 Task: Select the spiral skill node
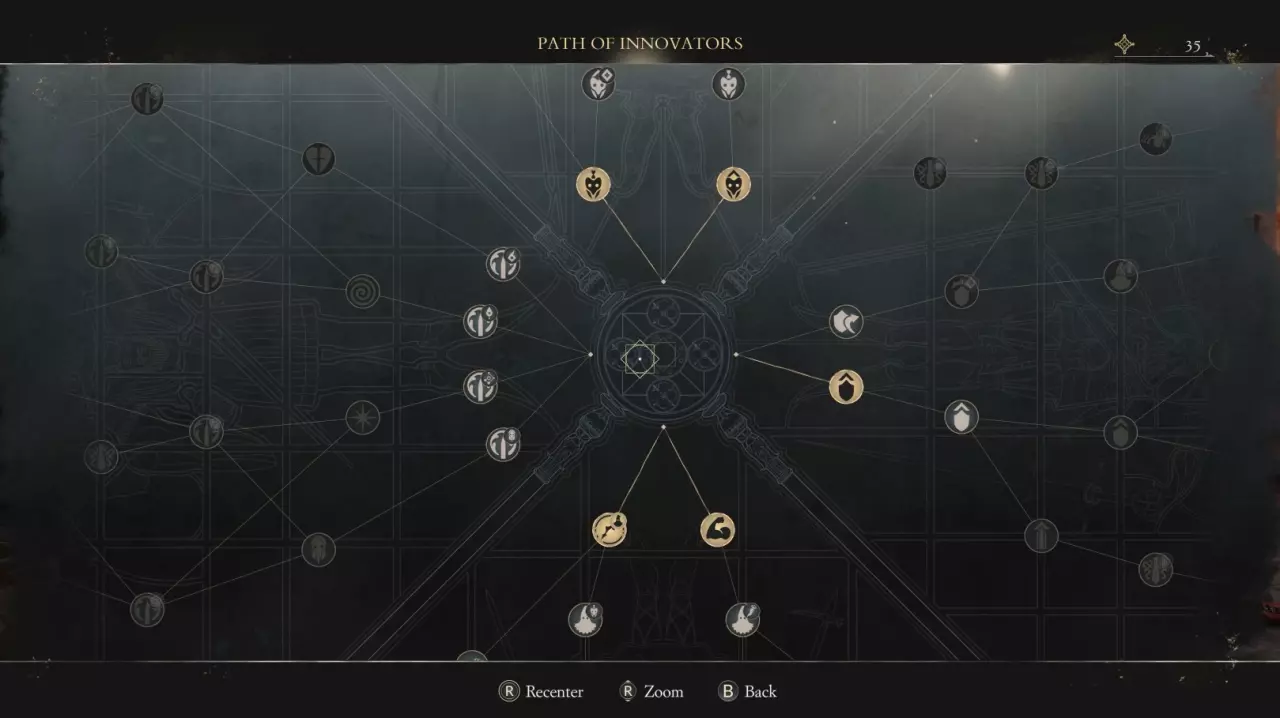tap(362, 292)
